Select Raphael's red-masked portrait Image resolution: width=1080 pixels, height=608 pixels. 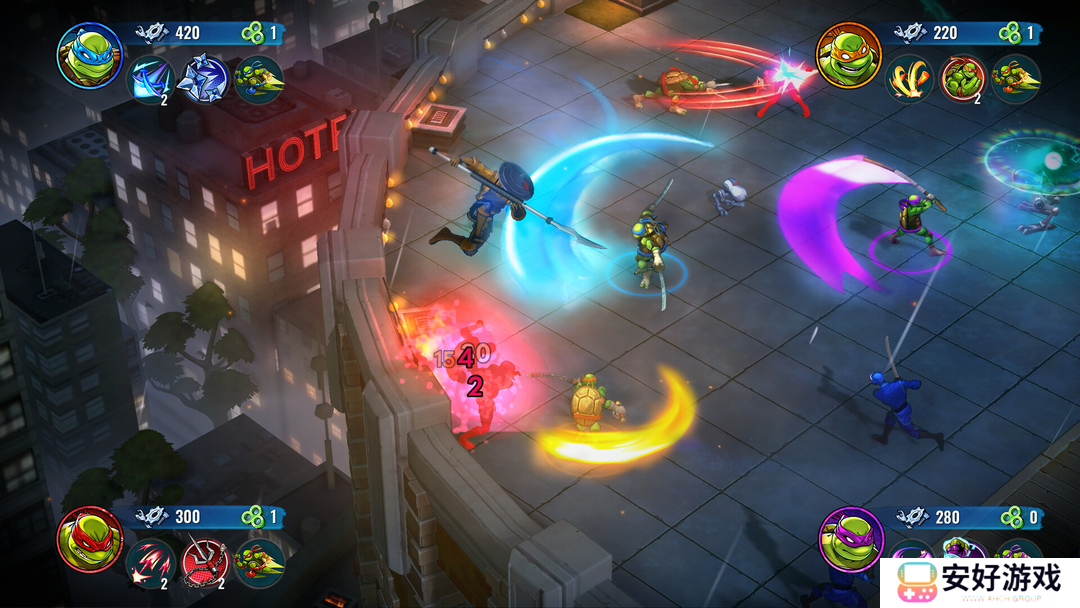(x=89, y=540)
